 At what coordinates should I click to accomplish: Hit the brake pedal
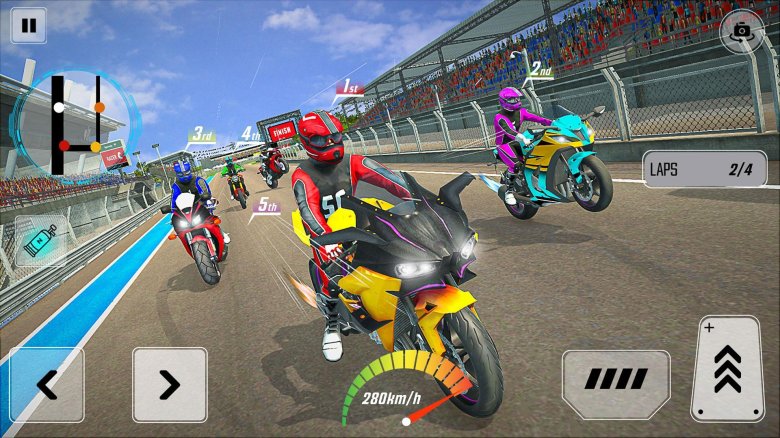point(615,379)
